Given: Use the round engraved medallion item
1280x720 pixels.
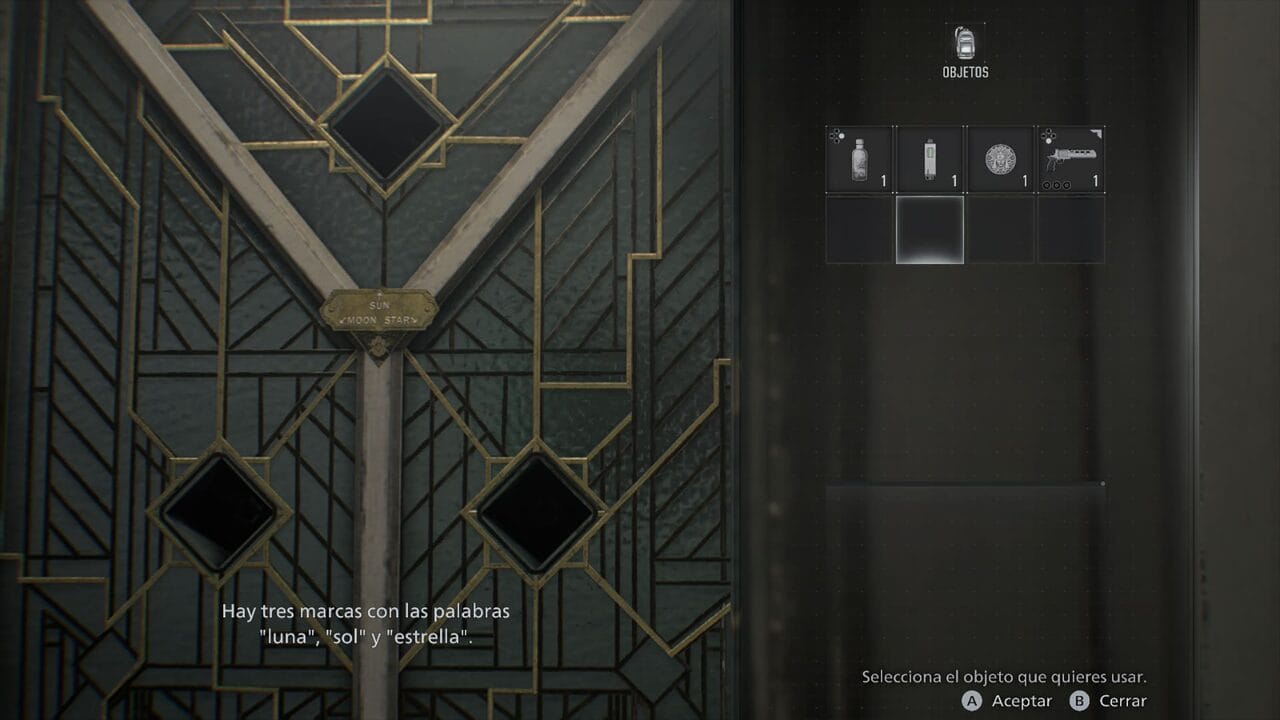Looking at the screenshot, I should [x=999, y=159].
